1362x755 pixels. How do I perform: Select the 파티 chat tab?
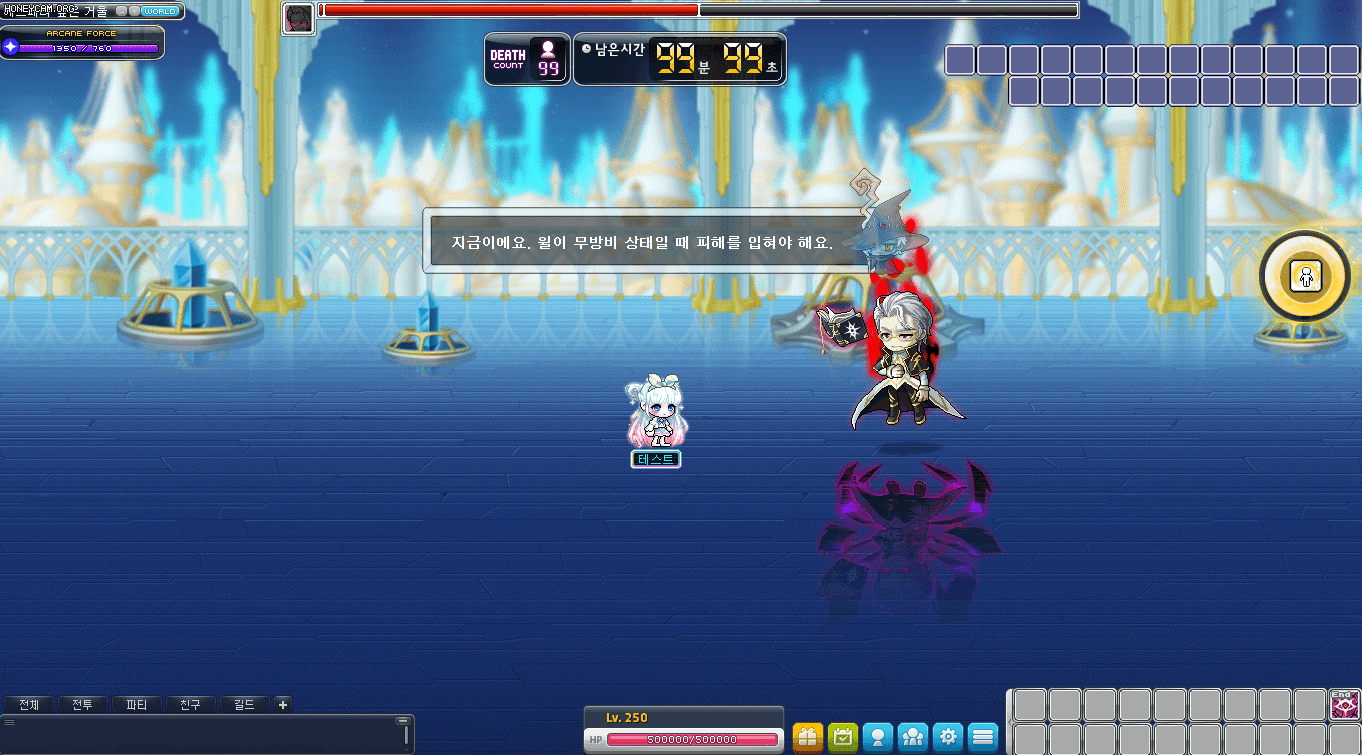coord(137,705)
